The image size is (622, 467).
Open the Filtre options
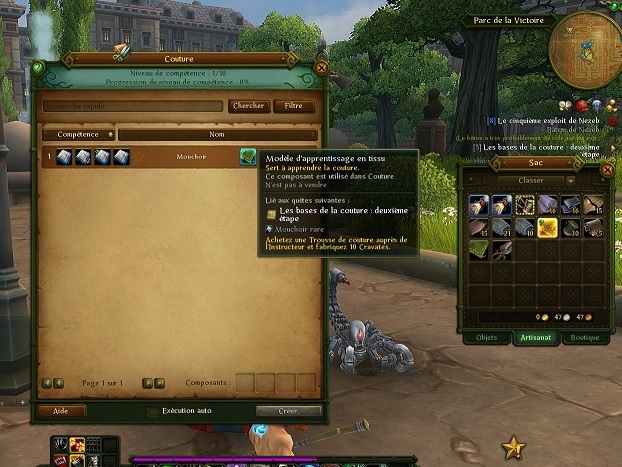293,106
